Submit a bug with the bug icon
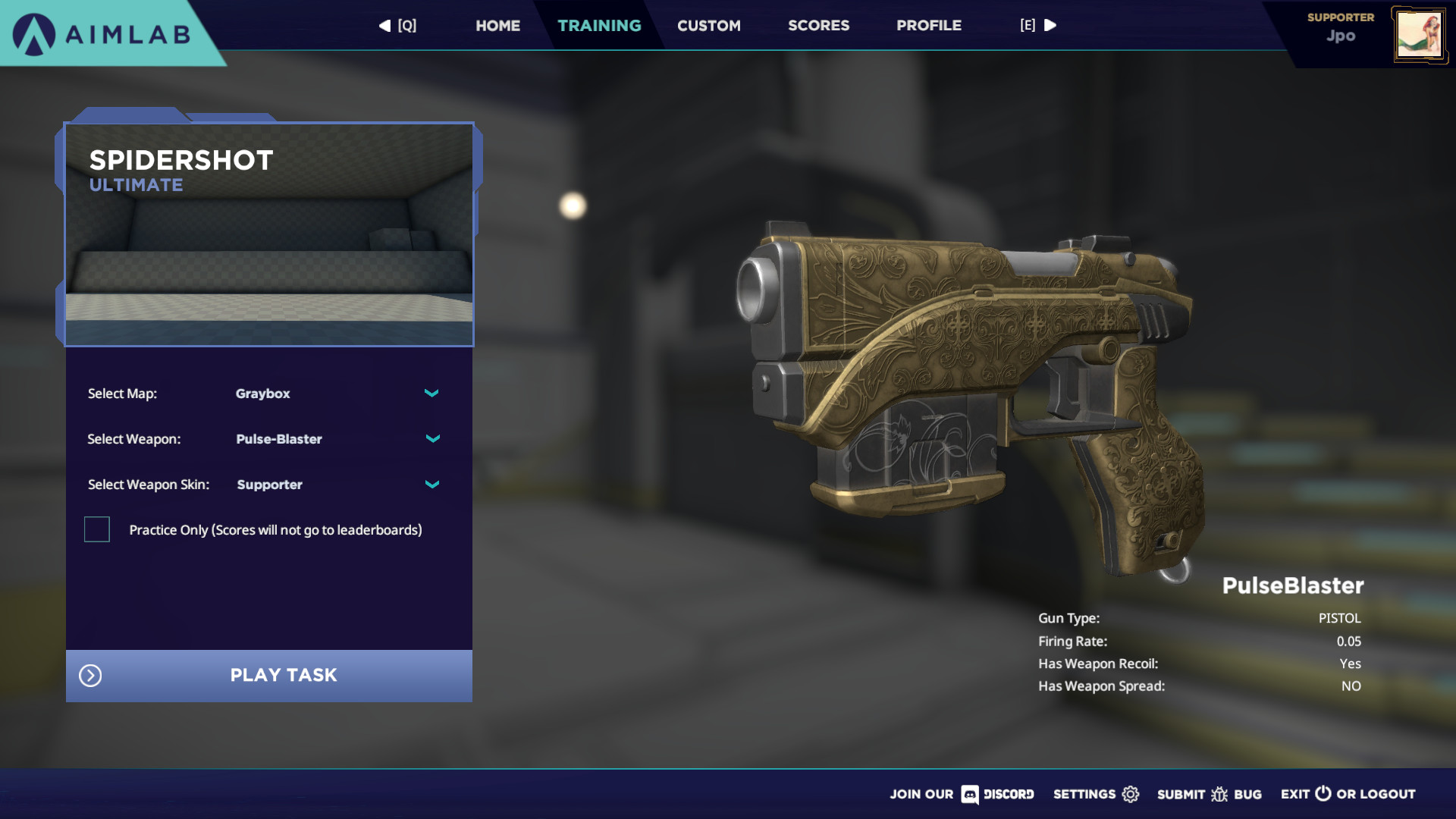 (1219, 794)
